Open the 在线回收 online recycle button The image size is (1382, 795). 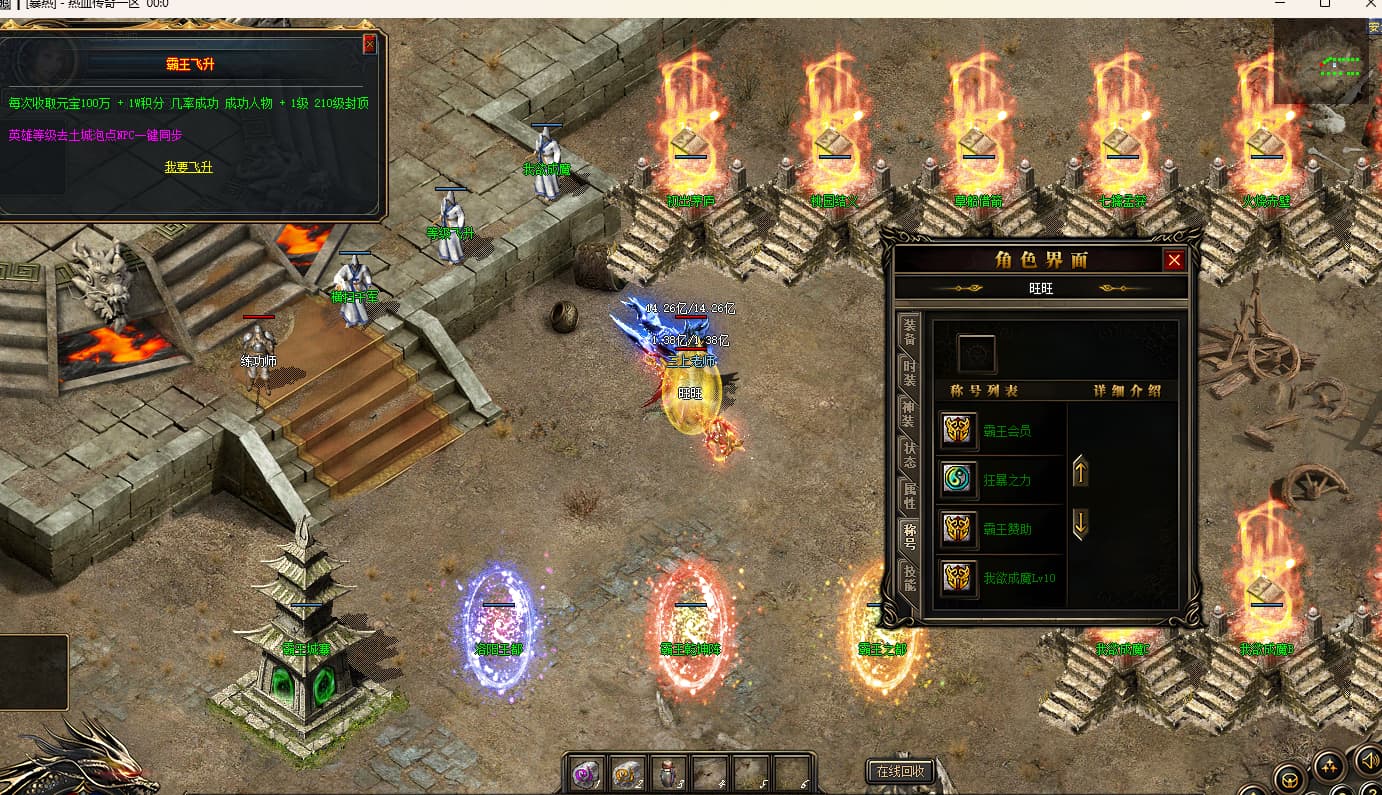click(x=901, y=771)
